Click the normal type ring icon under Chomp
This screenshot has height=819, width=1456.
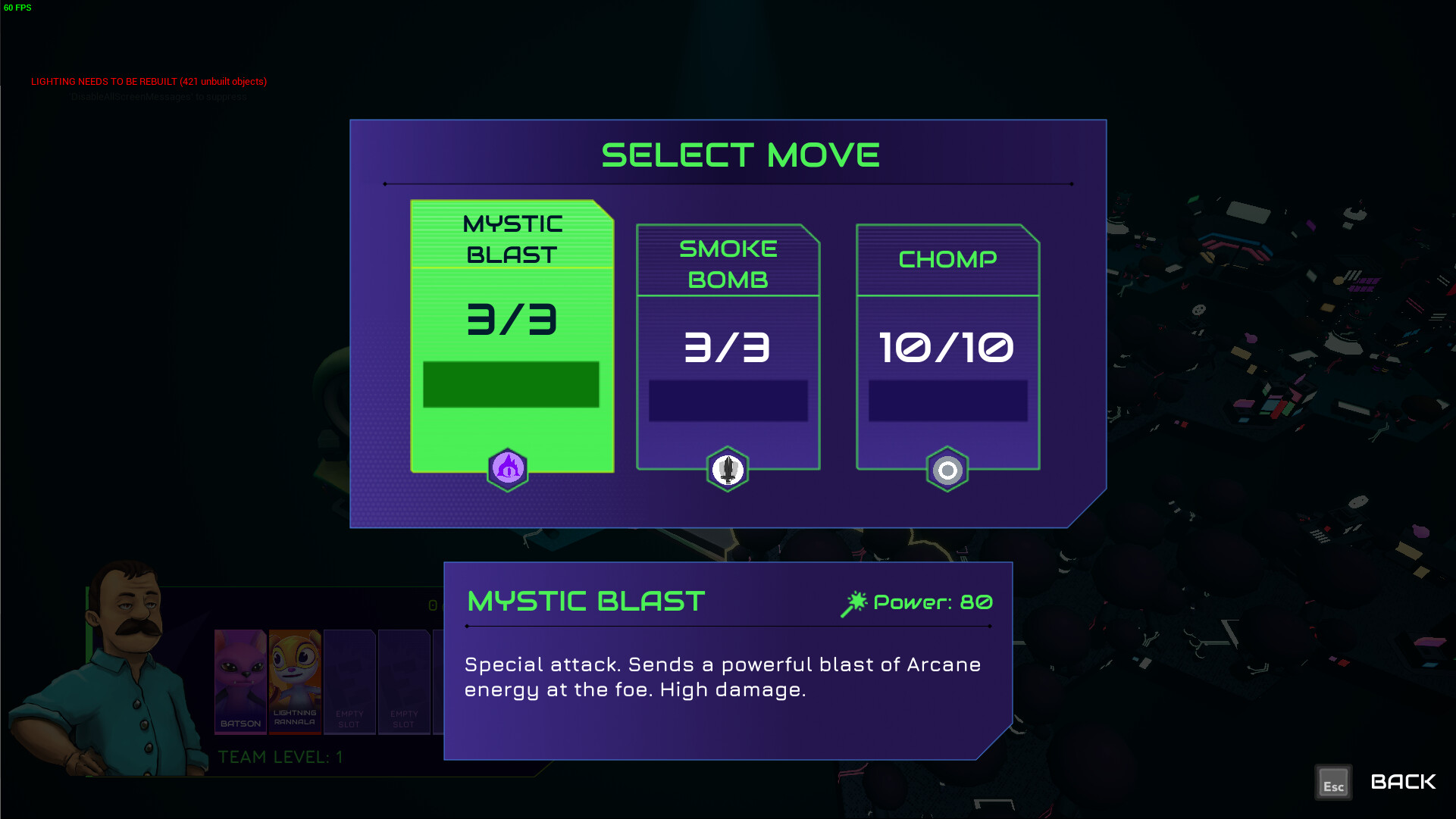947,469
